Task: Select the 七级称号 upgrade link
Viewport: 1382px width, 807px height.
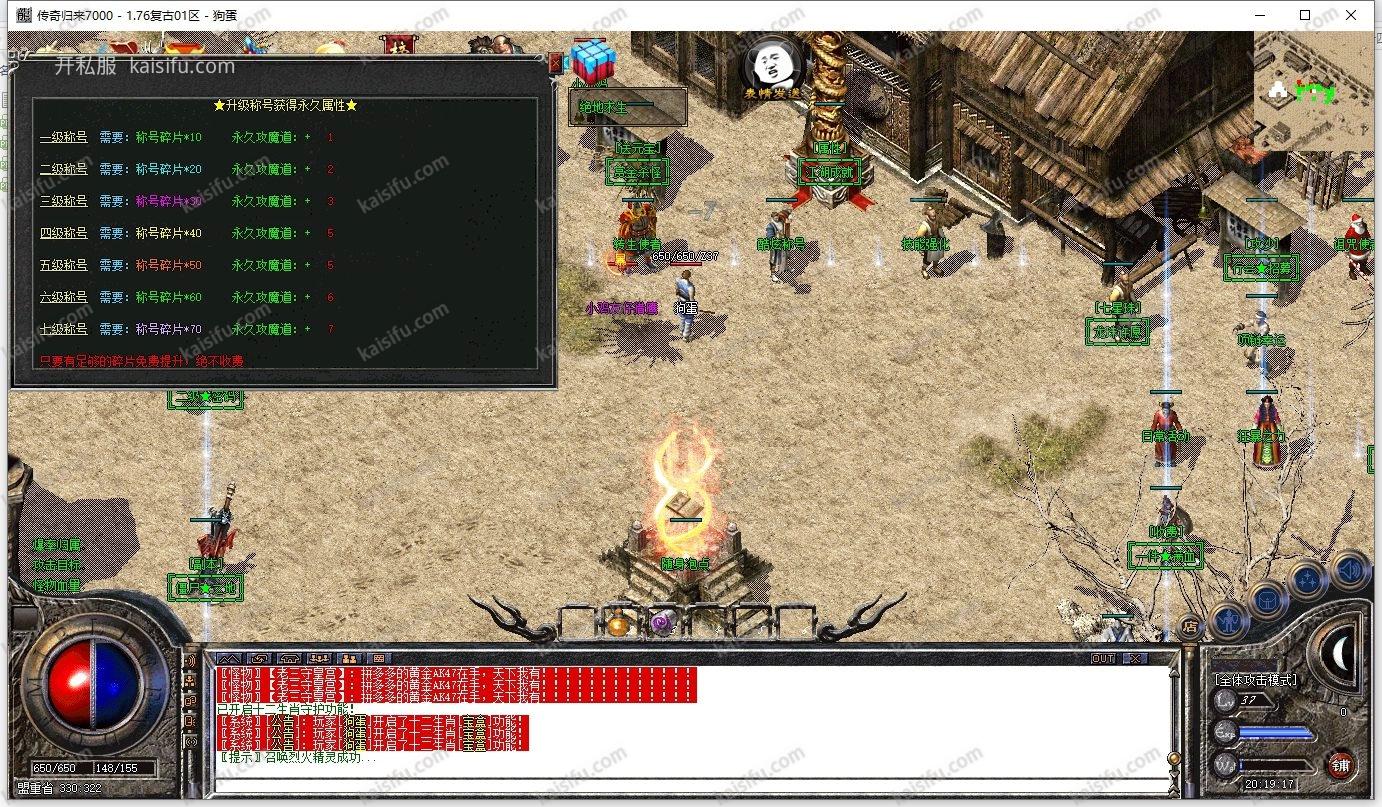Action: coord(63,330)
